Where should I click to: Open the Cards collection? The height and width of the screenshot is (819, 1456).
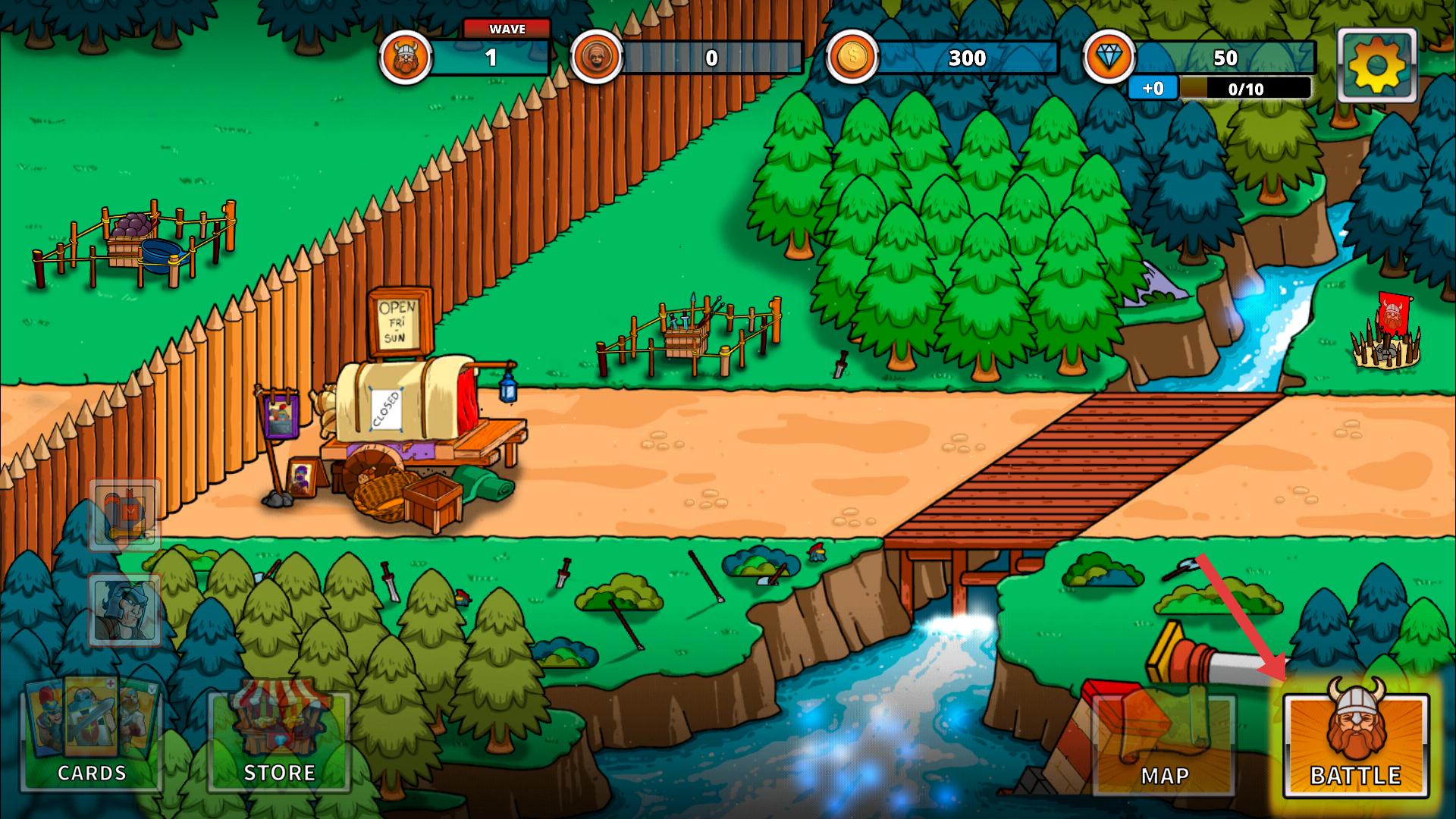pyautogui.click(x=93, y=736)
